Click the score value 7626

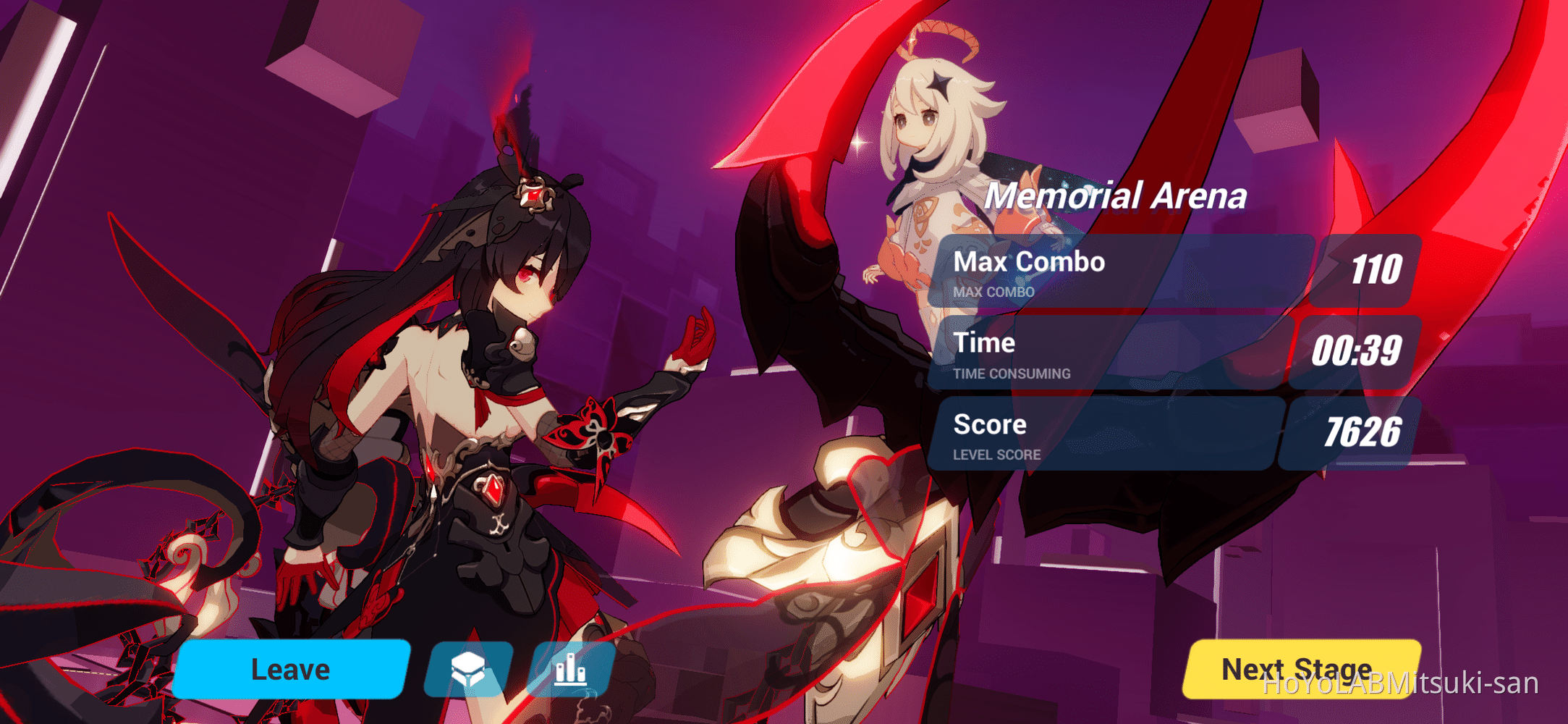pyautogui.click(x=1364, y=432)
